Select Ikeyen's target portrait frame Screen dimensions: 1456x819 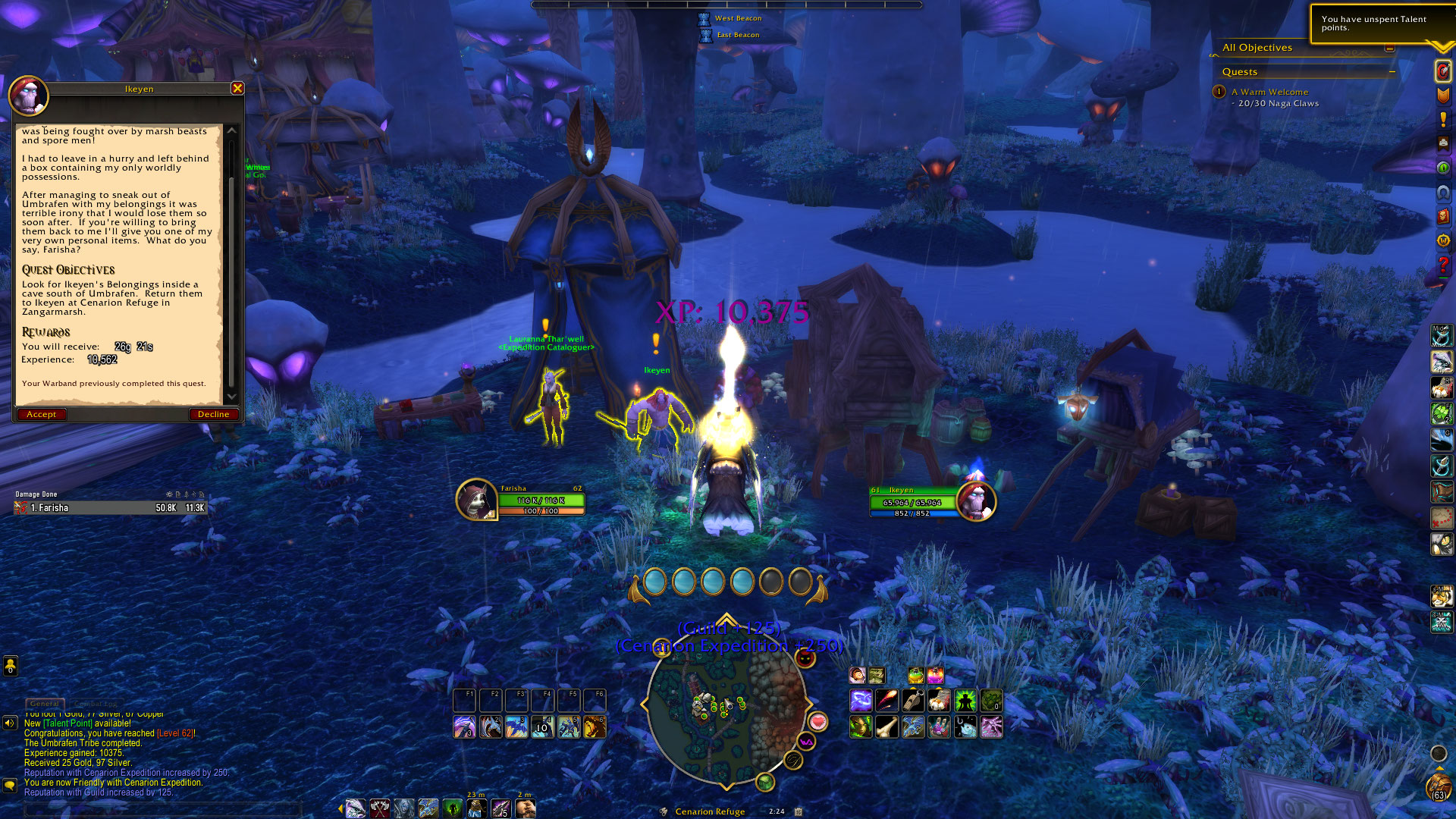coord(975,500)
